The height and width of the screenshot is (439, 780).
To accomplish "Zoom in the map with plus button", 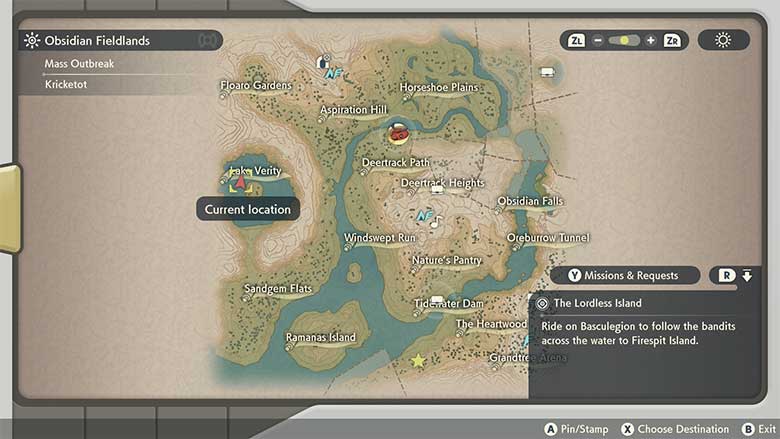I will [x=651, y=41].
